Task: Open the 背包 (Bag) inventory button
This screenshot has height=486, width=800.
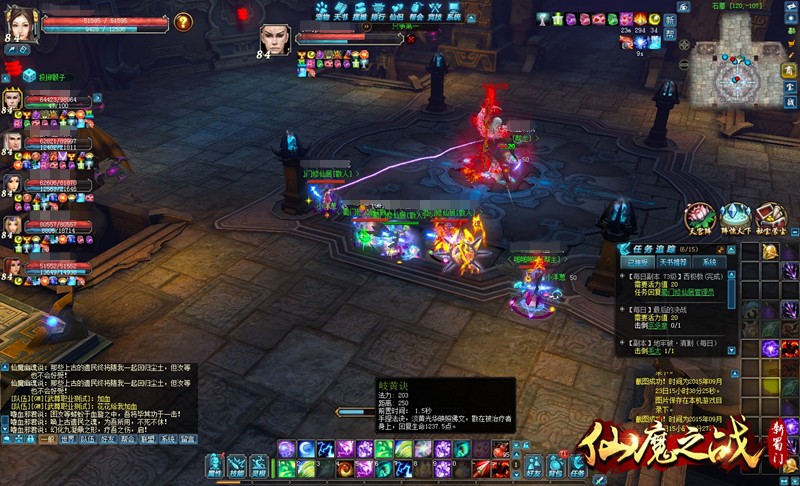Action: pos(552,467)
